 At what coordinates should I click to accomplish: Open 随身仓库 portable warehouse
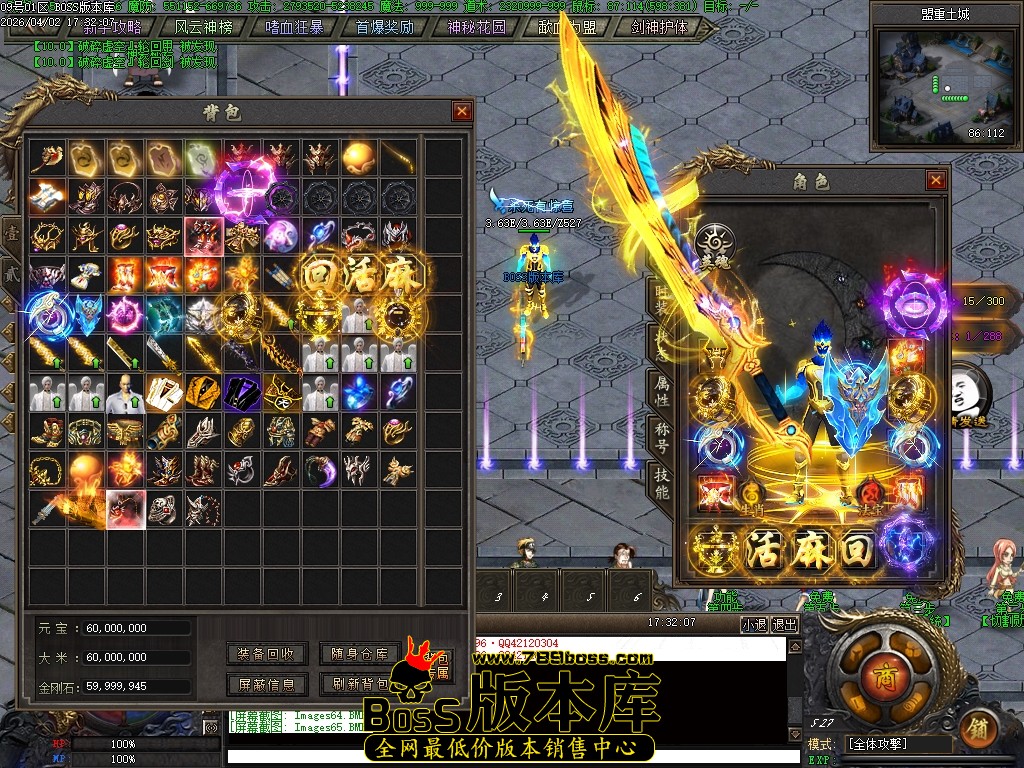click(x=359, y=654)
